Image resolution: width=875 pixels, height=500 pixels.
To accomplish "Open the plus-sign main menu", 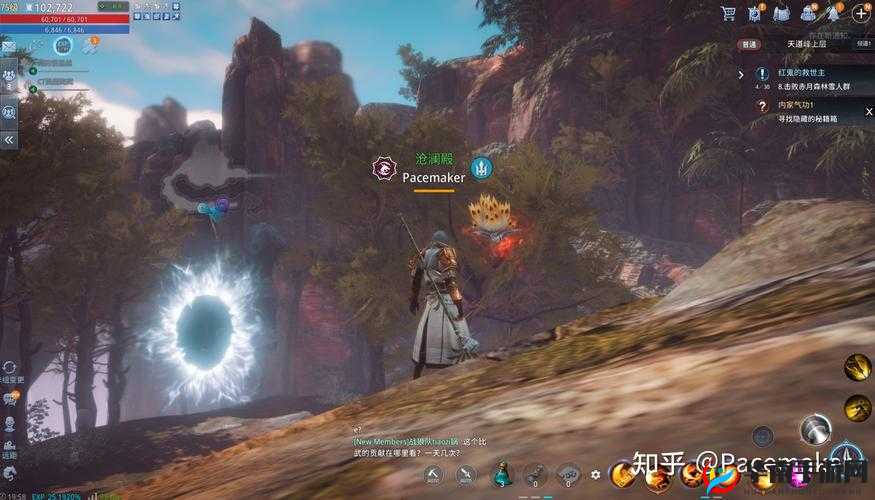I will click(x=860, y=13).
